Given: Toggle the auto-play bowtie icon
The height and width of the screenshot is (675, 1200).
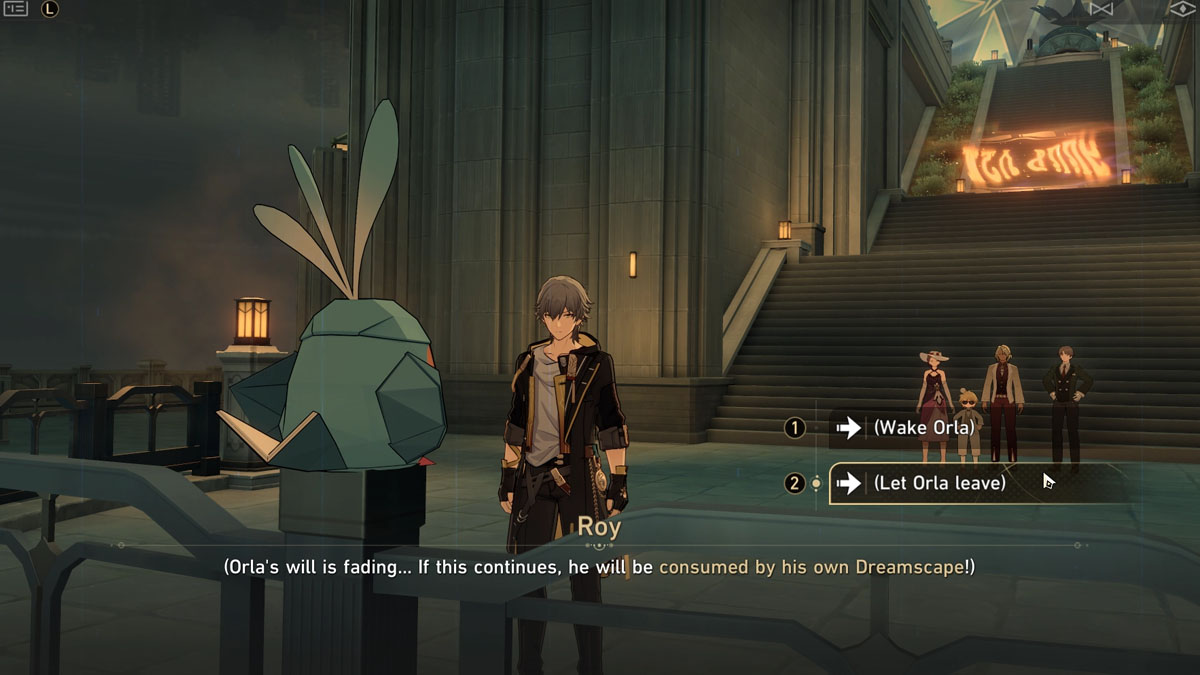Looking at the screenshot, I should pyautogui.click(x=1101, y=8).
